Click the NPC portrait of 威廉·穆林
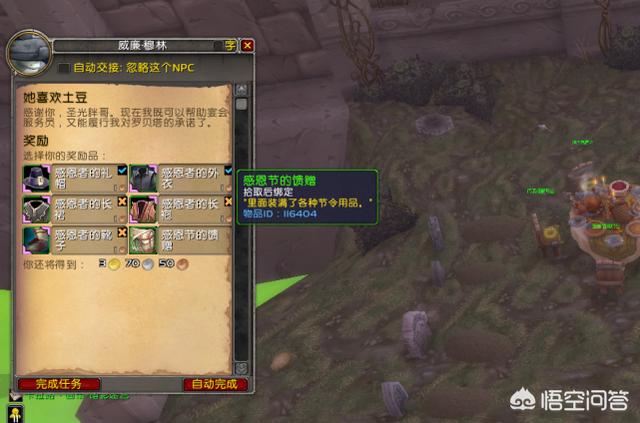Viewport: 640px width, 423px height. pos(26,52)
